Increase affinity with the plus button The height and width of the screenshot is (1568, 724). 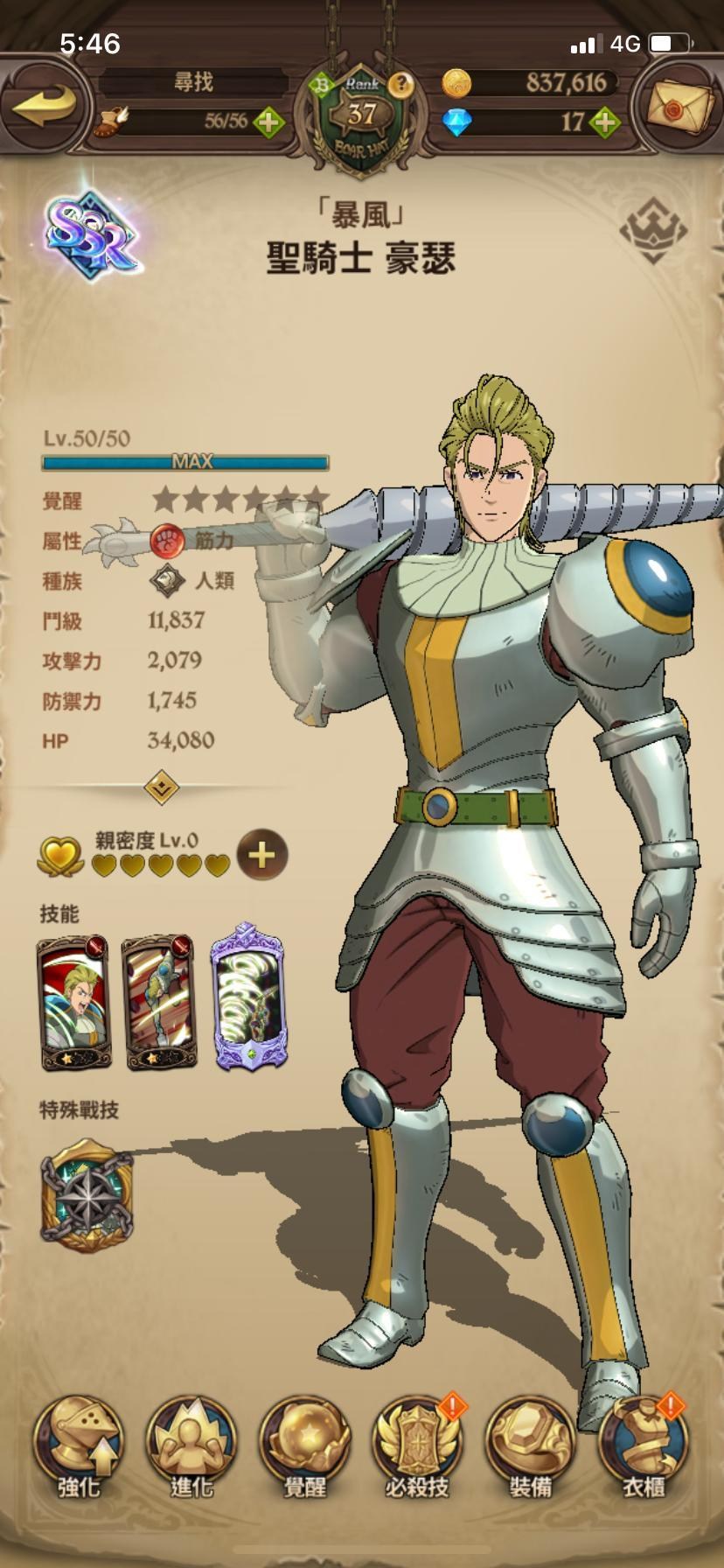point(261,855)
